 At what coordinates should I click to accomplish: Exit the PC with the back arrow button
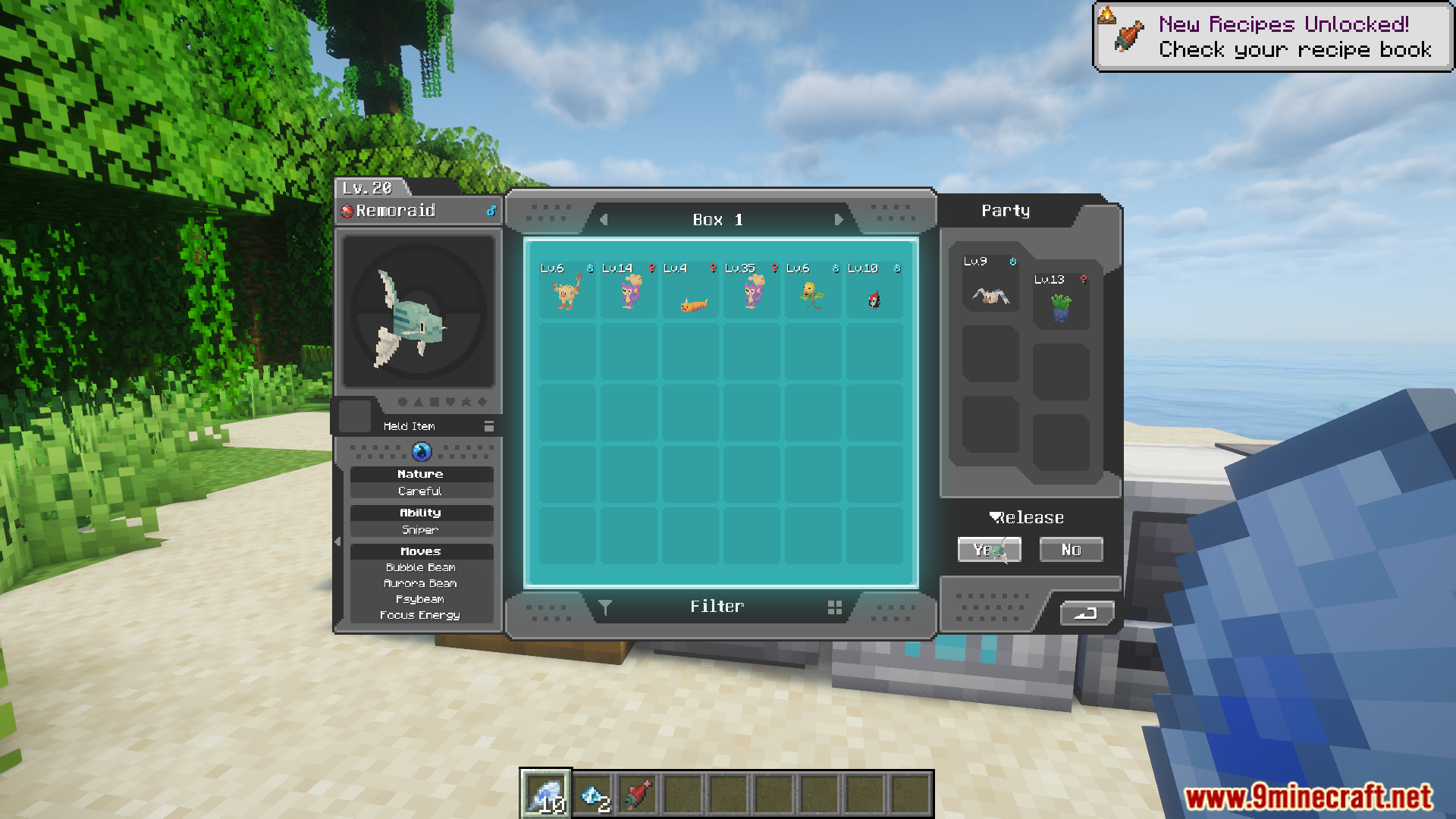1086,613
